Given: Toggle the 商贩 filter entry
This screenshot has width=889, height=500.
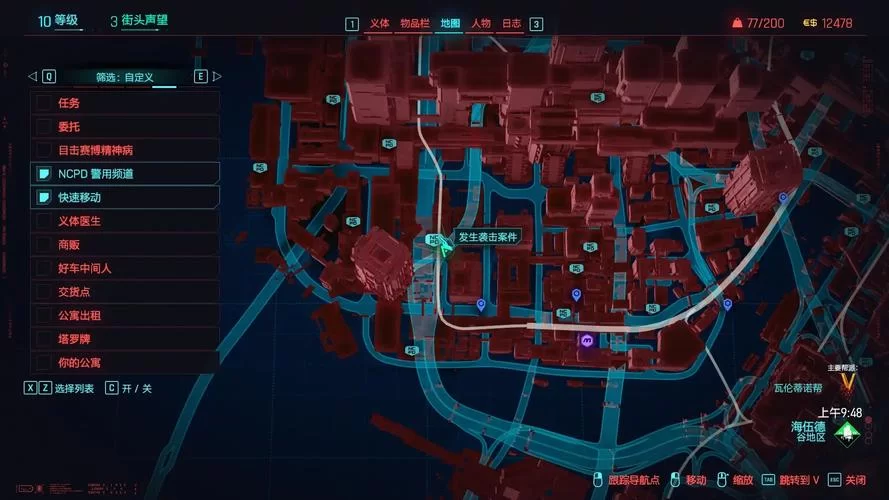Looking at the screenshot, I should pyautogui.click(x=44, y=244).
